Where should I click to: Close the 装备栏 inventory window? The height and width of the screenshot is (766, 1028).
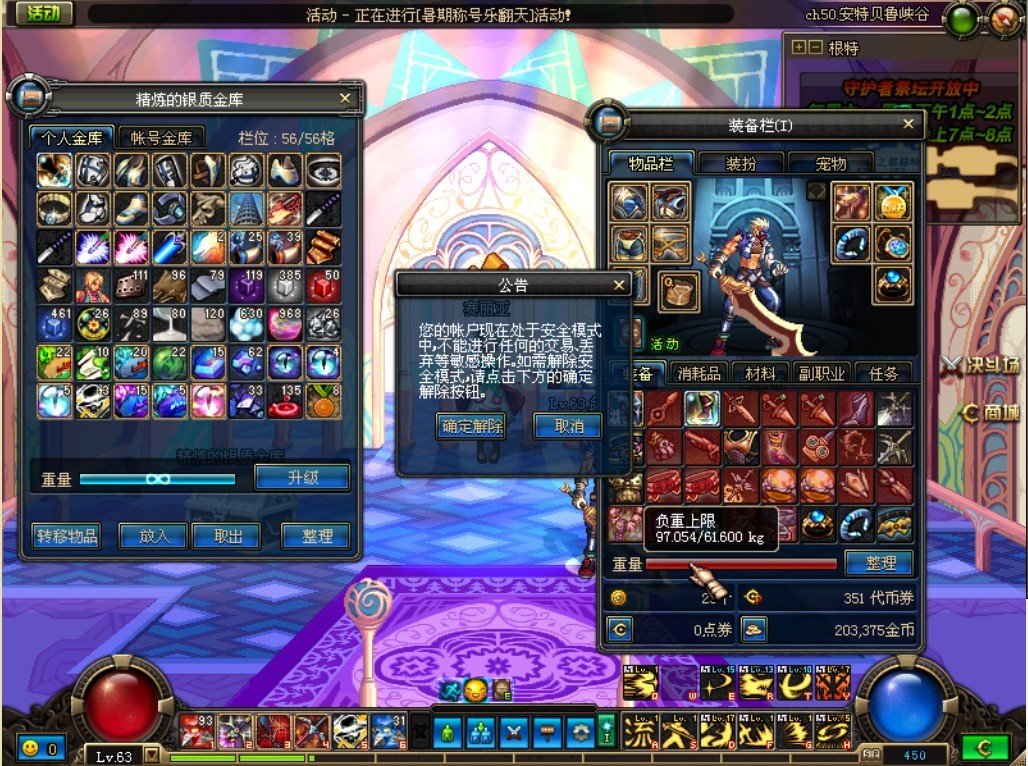[908, 124]
